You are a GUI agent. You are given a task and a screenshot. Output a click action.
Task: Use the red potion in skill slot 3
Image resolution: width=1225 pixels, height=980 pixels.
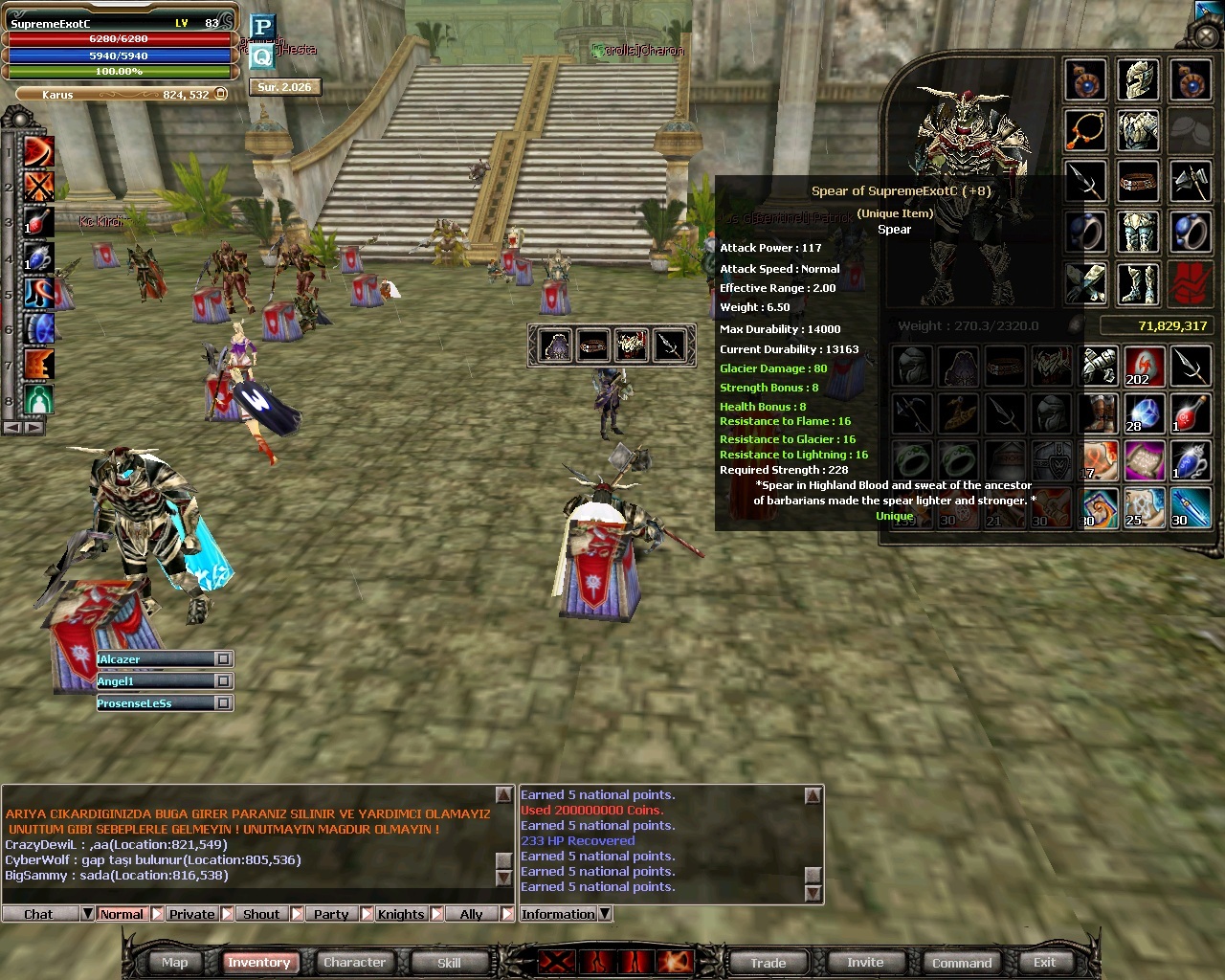tap(38, 222)
